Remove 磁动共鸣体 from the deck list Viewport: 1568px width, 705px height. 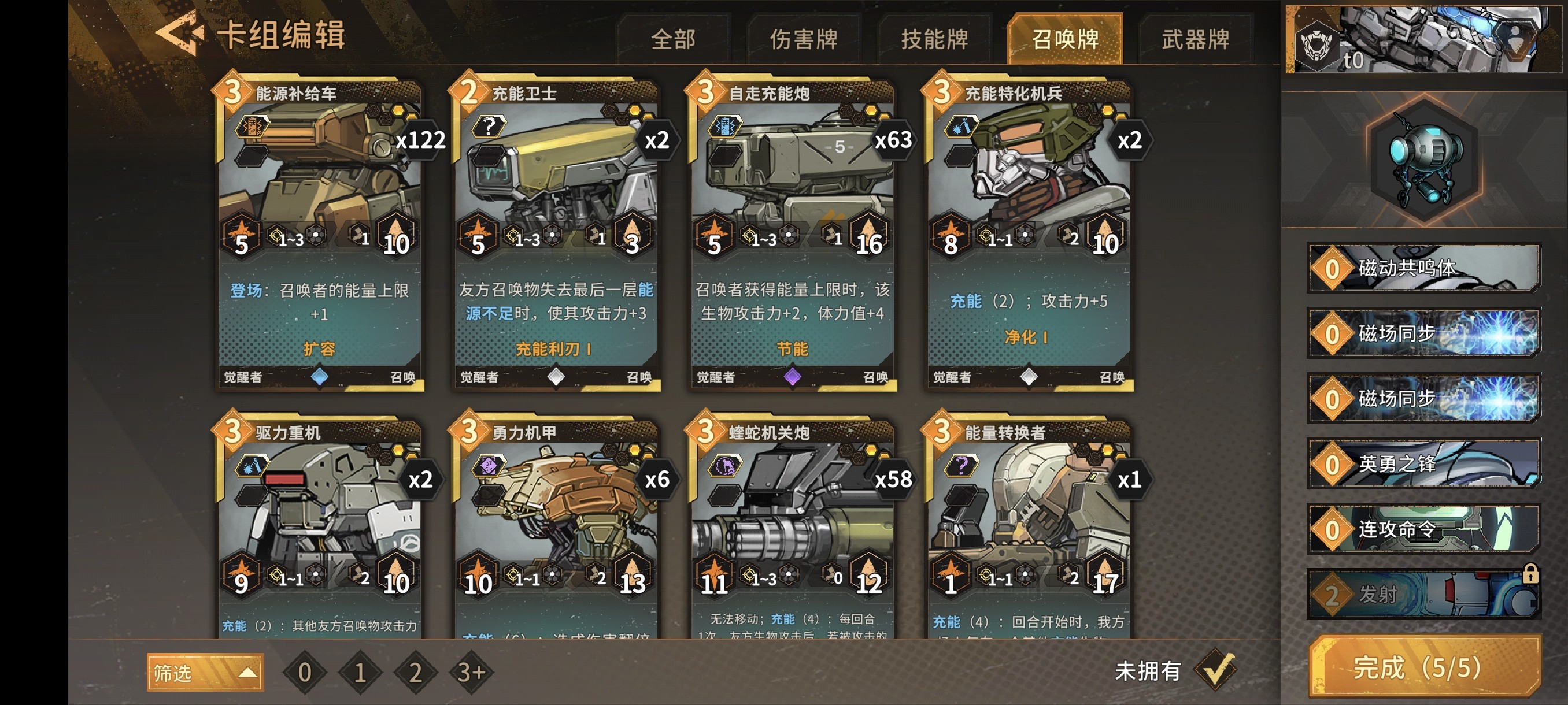point(1423,268)
